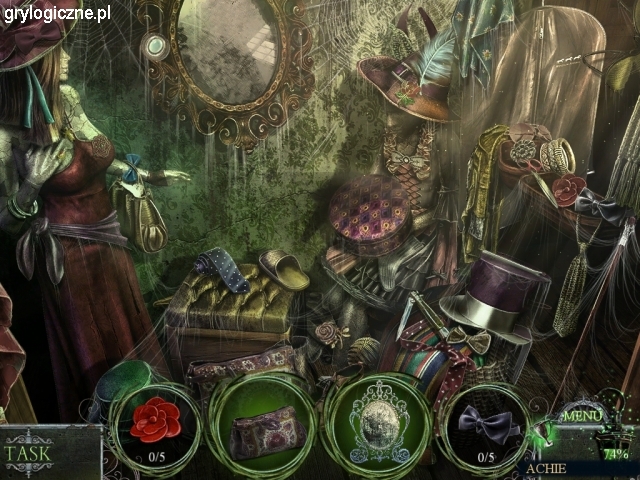Select the ornate hand mirror slot

point(377,428)
